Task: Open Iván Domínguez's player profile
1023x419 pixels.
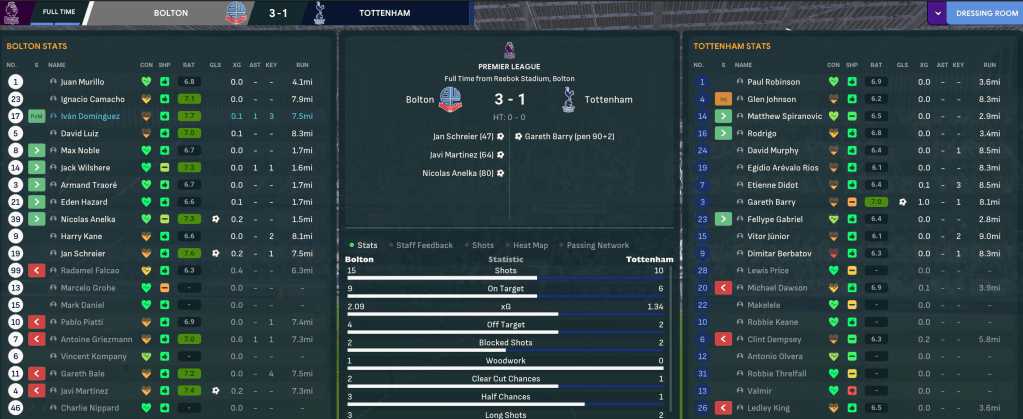Action: [x=90, y=116]
